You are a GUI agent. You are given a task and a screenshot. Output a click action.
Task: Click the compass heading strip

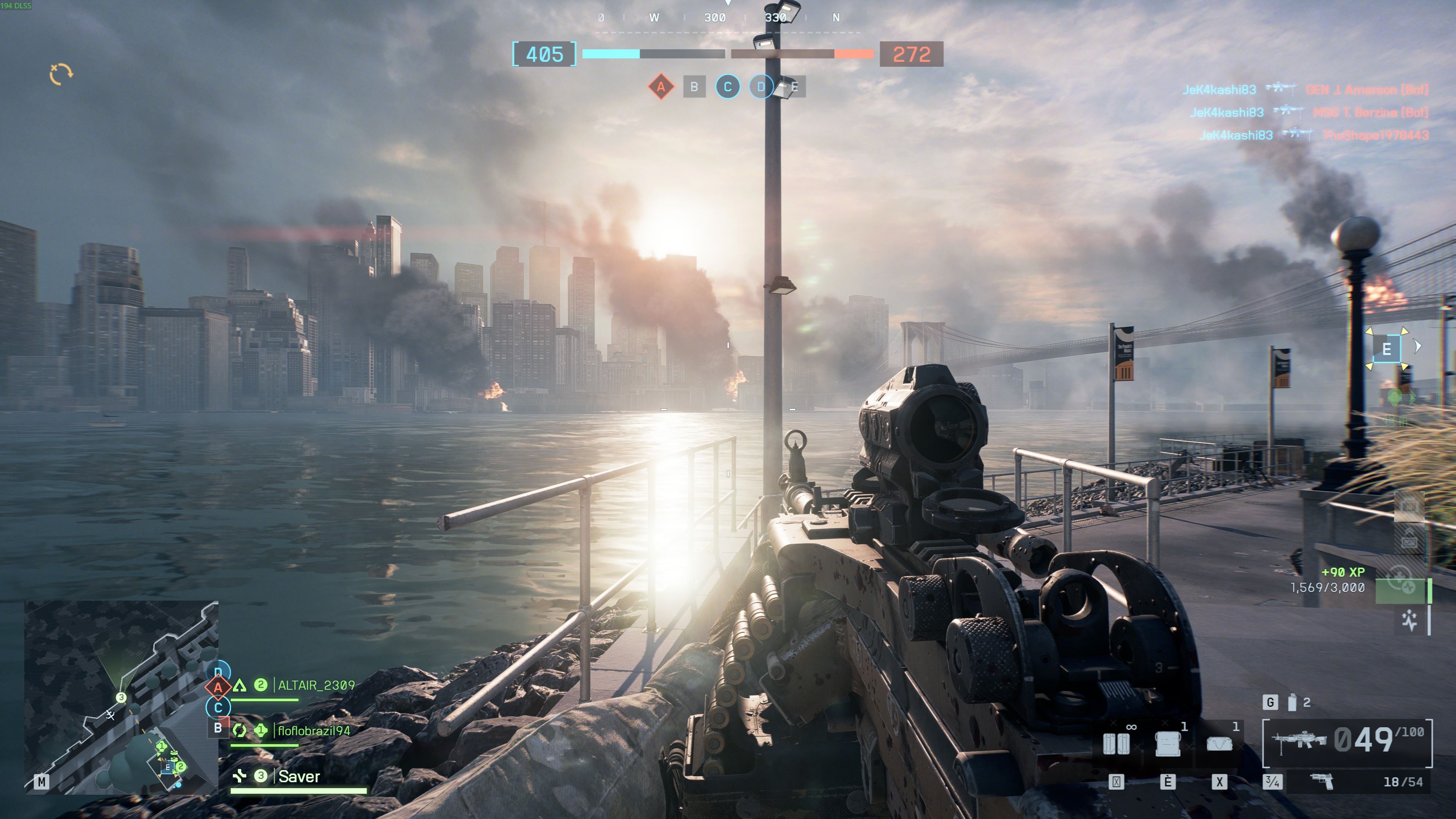point(728,18)
